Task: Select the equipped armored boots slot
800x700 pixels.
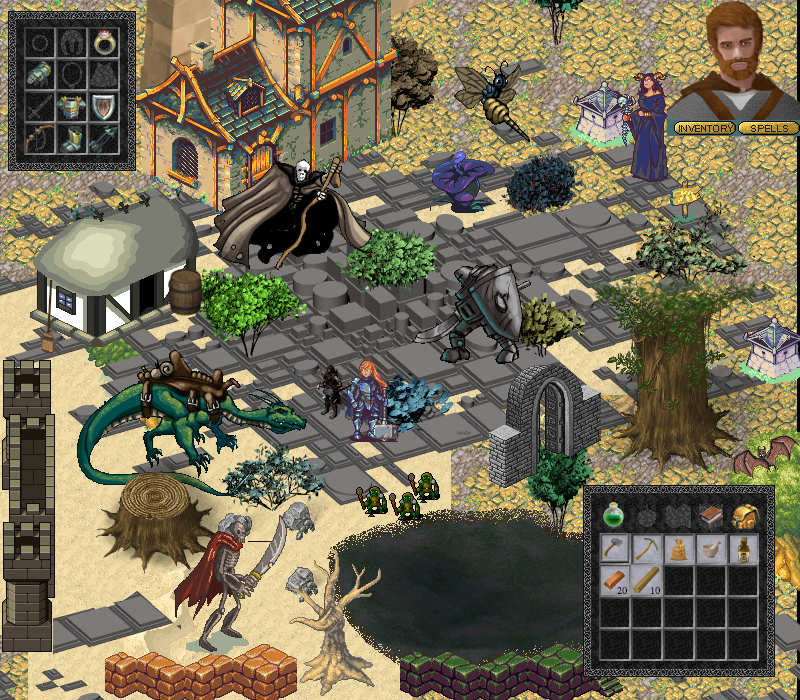Action: point(72,139)
